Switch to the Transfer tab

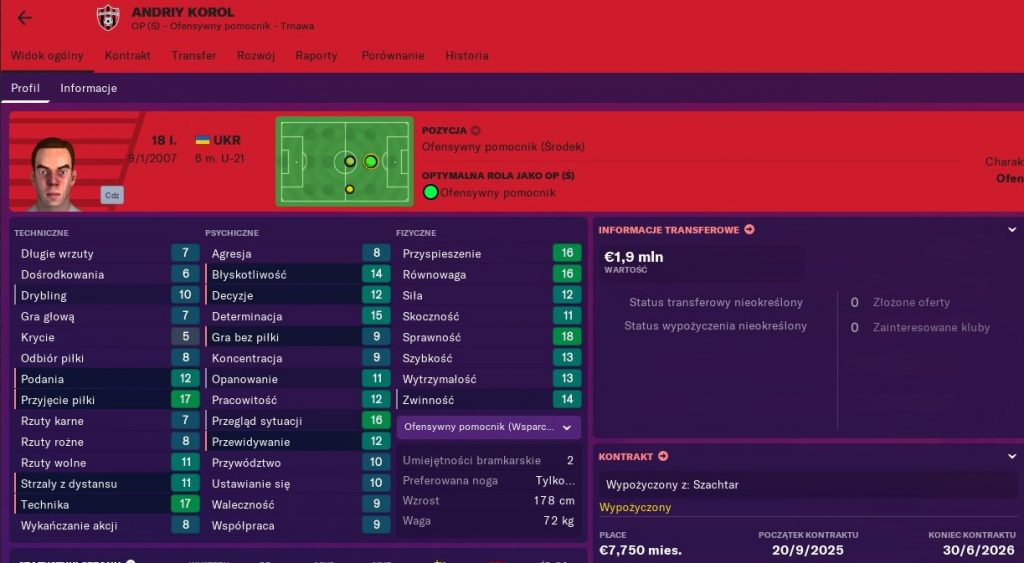click(x=193, y=56)
